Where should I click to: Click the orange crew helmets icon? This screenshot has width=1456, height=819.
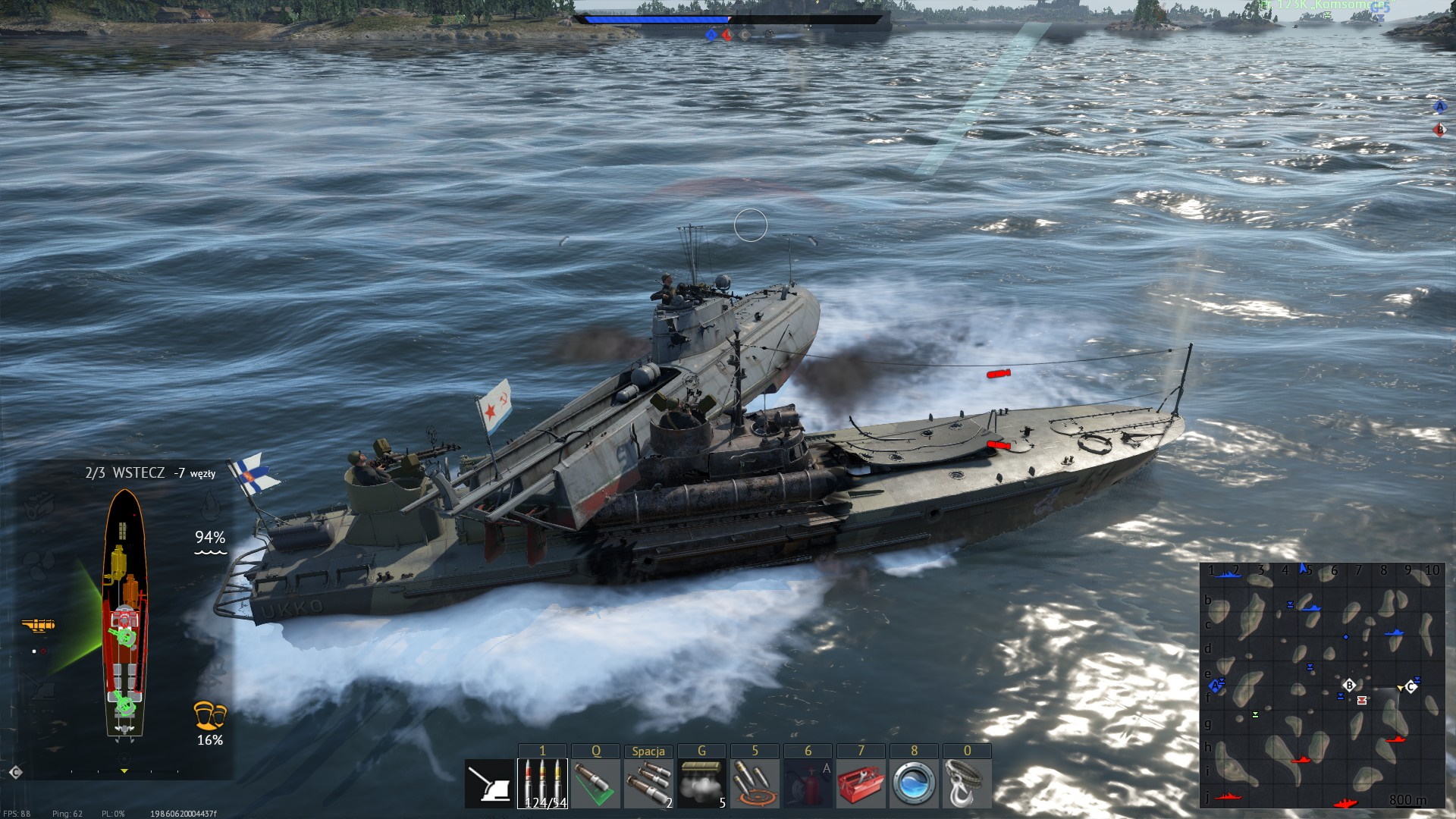[209, 715]
